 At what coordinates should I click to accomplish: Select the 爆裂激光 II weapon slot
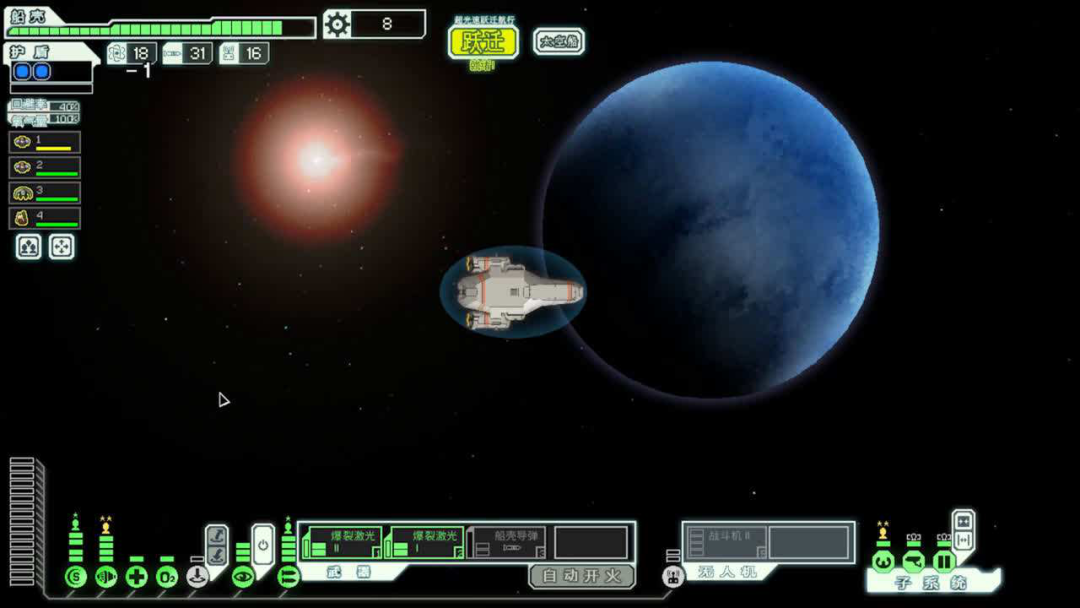pos(343,543)
